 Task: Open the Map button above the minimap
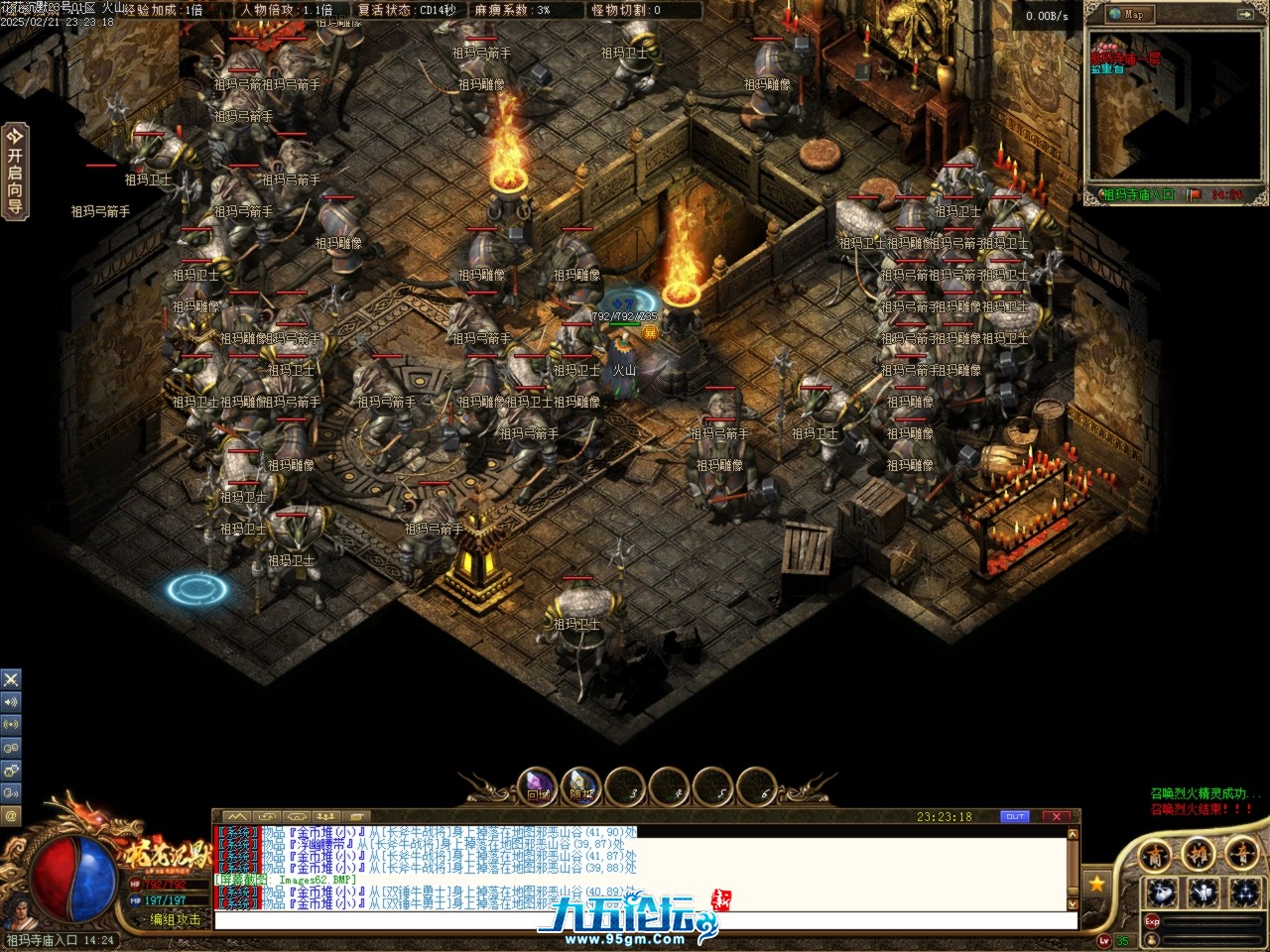coord(1127,14)
